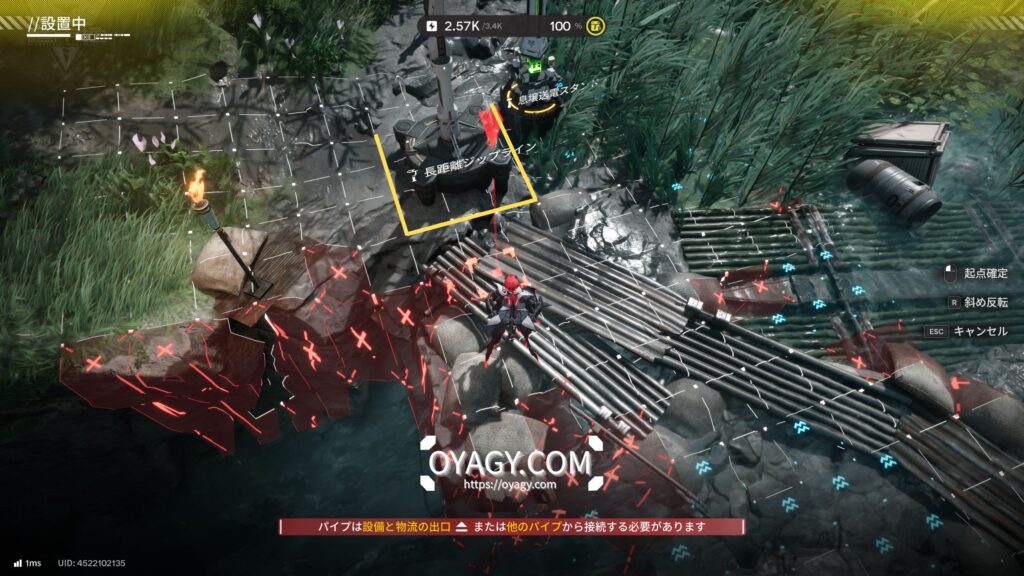Click the yellow battery icon beside 100%
This screenshot has width=1024, height=576.
[596, 25]
